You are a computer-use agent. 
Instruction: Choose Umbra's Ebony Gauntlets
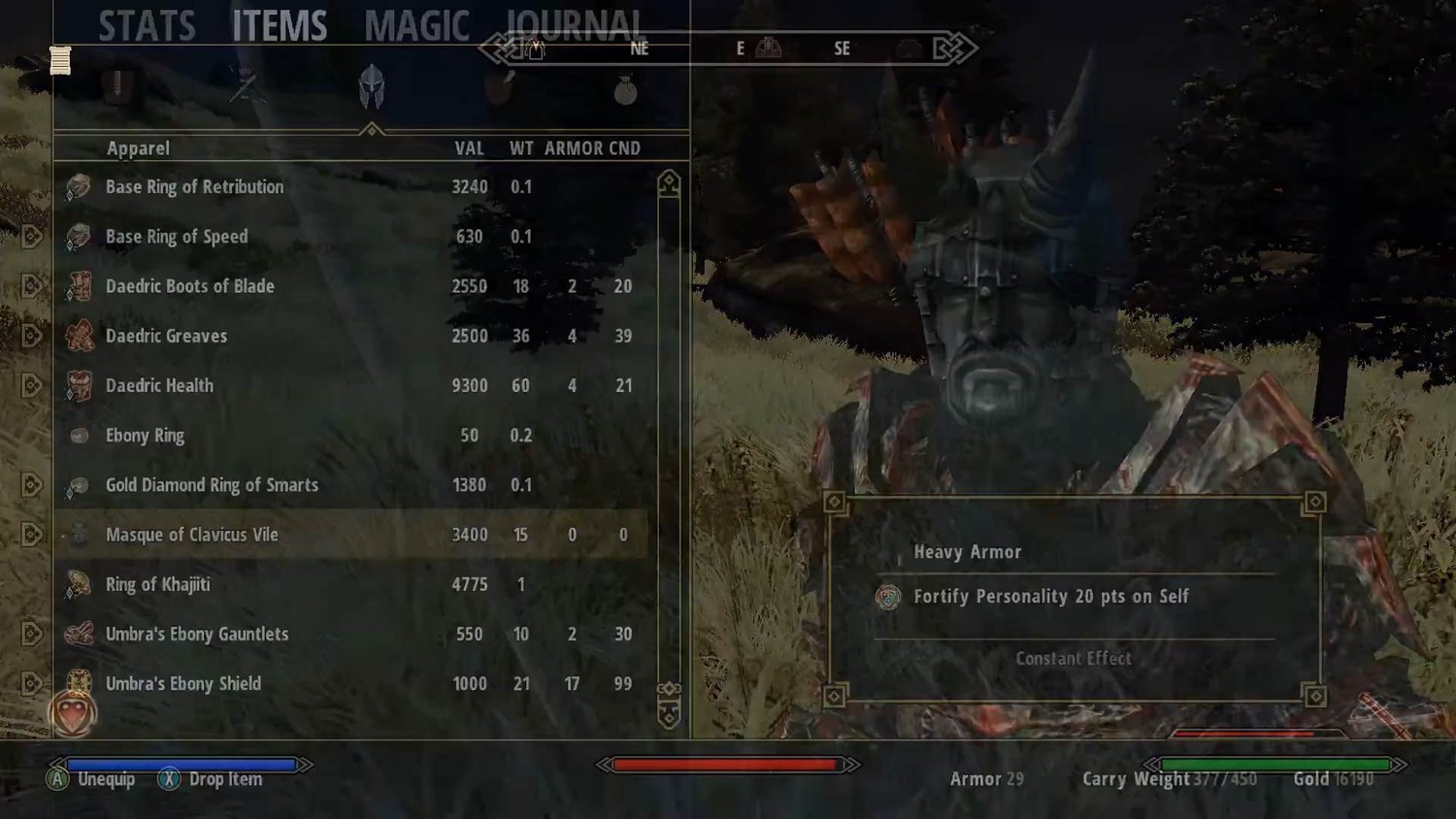pyautogui.click(x=197, y=634)
